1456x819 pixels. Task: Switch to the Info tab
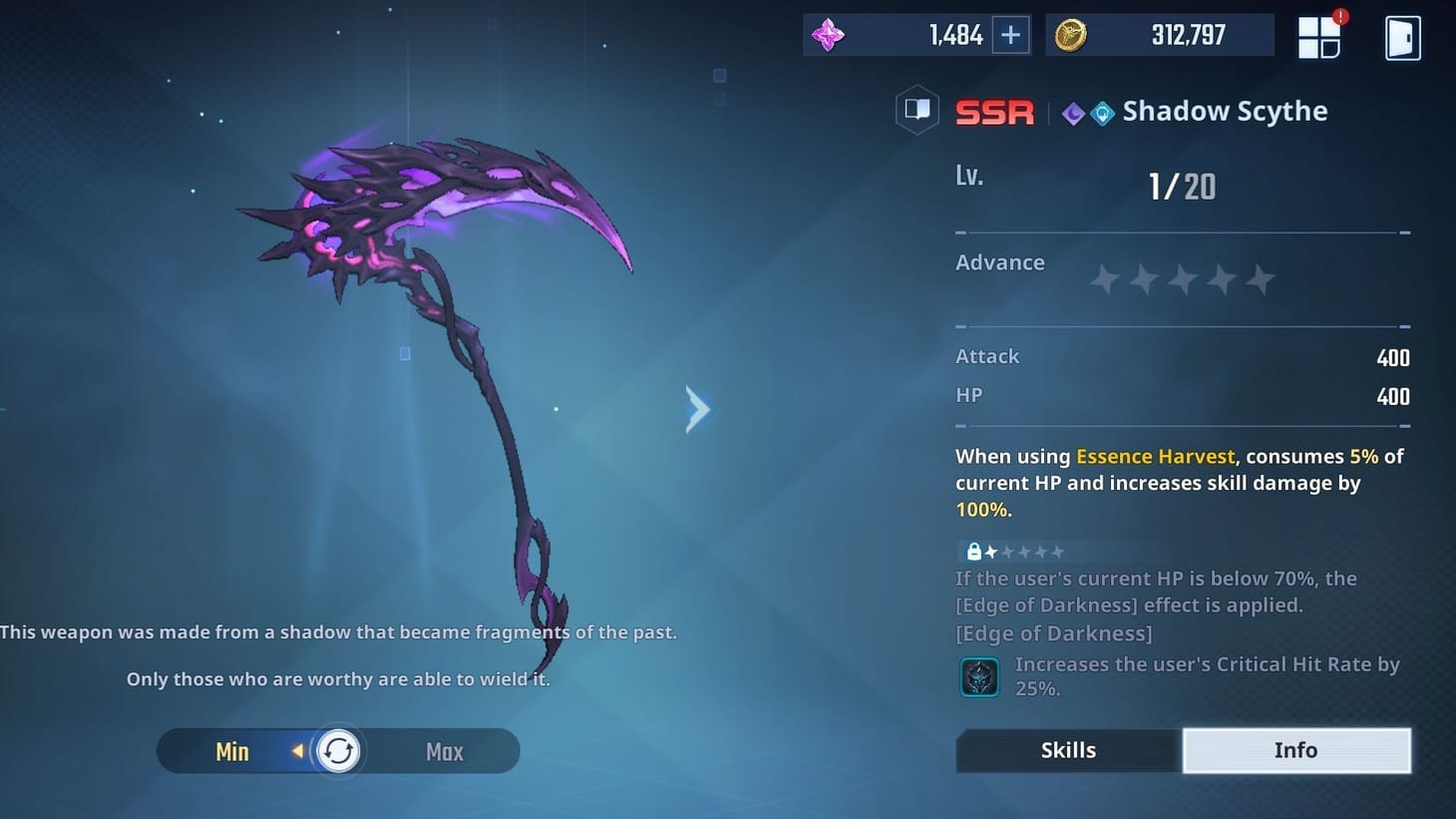1296,749
